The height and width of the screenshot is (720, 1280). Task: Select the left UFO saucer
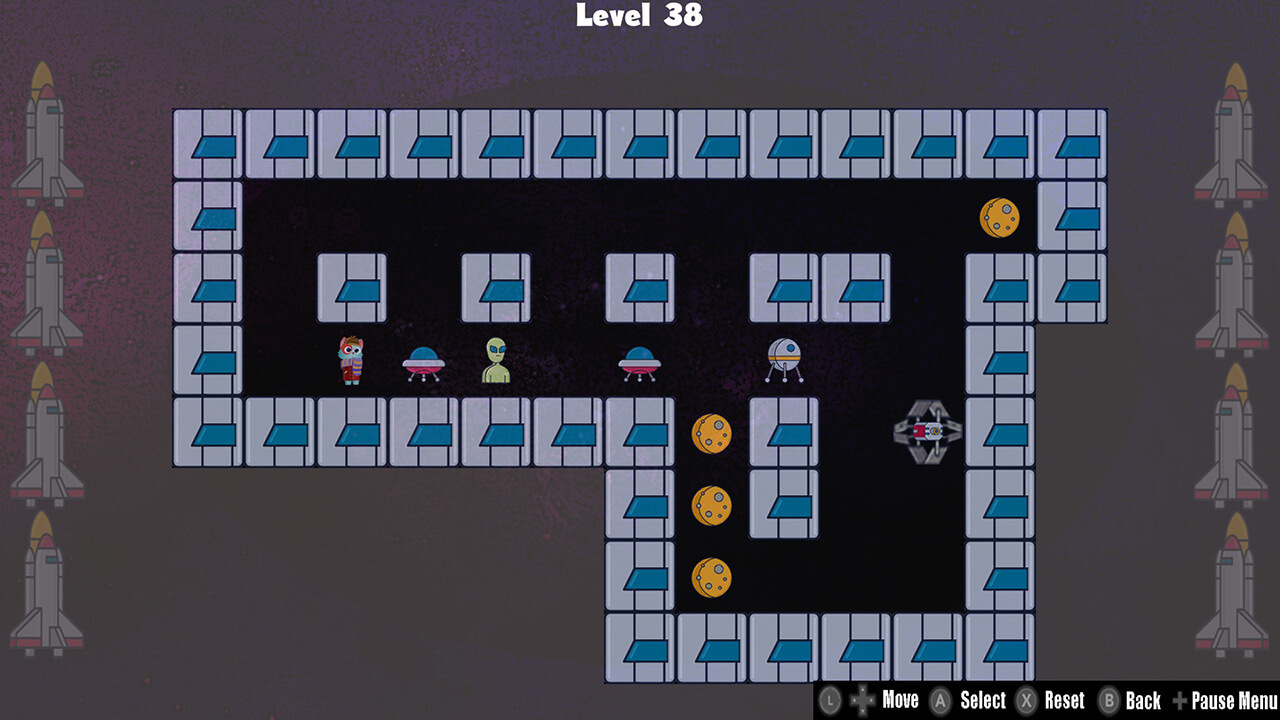(x=423, y=363)
